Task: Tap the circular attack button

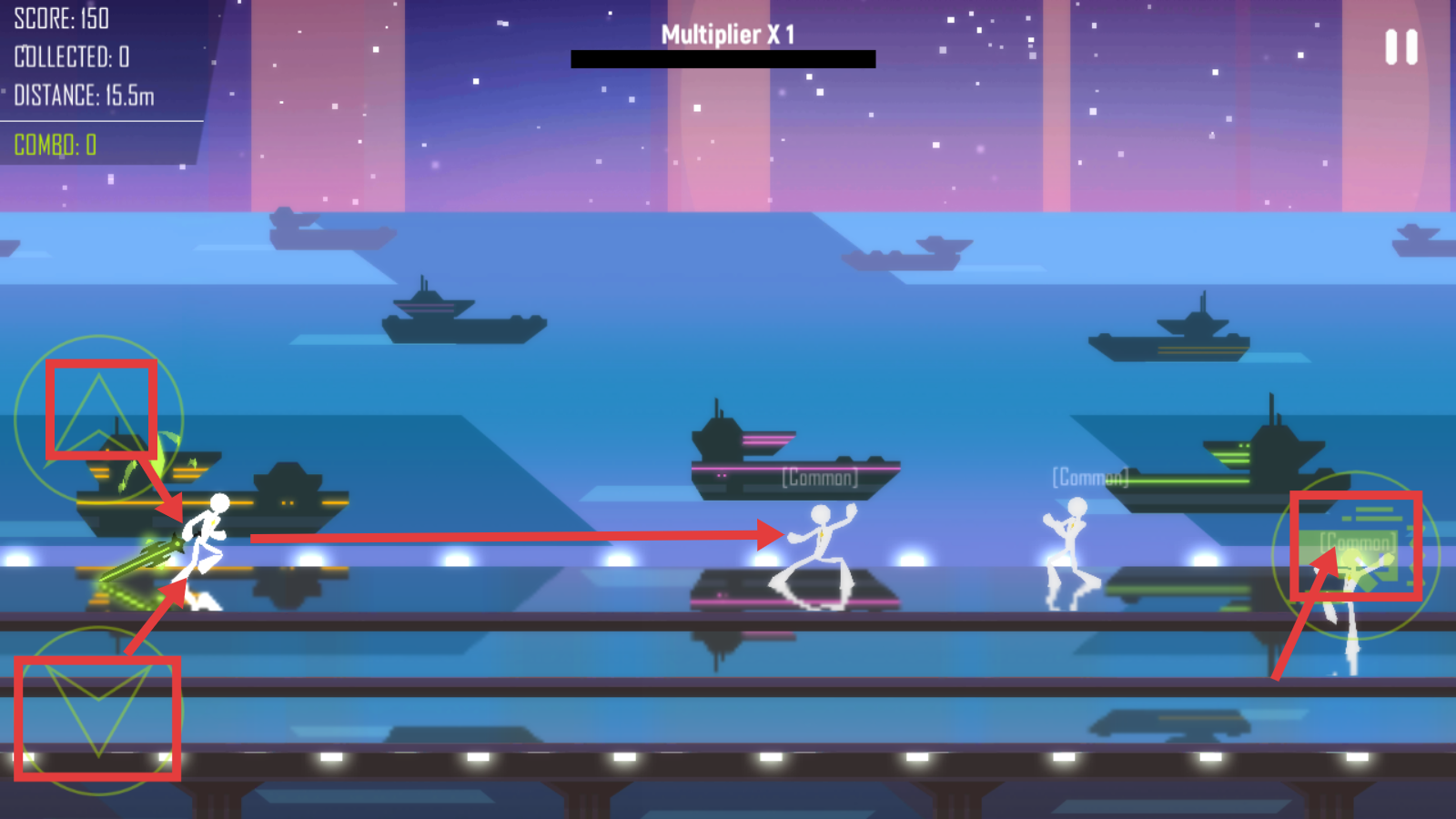Action: (1355, 553)
